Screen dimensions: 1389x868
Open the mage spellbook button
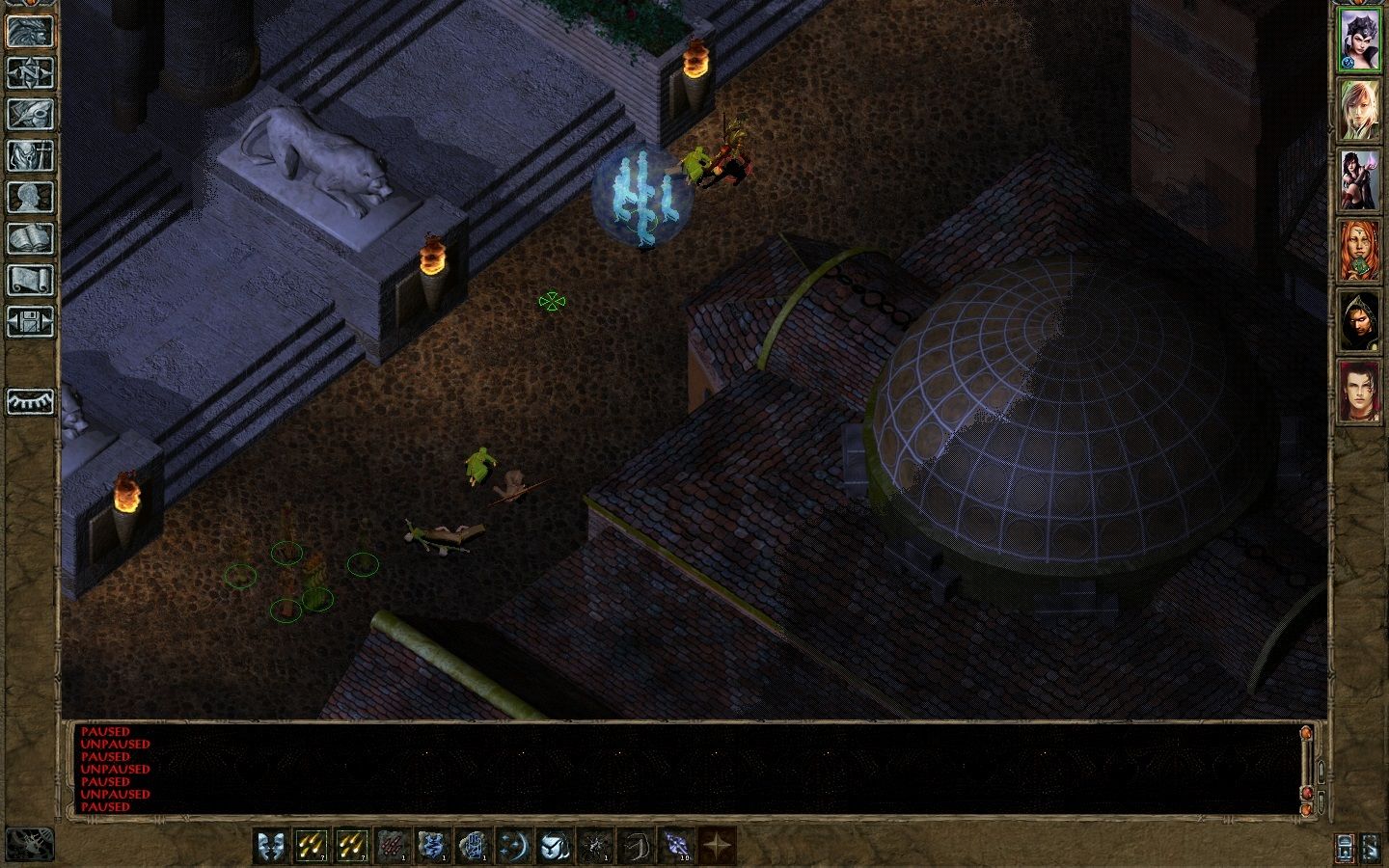(31, 238)
